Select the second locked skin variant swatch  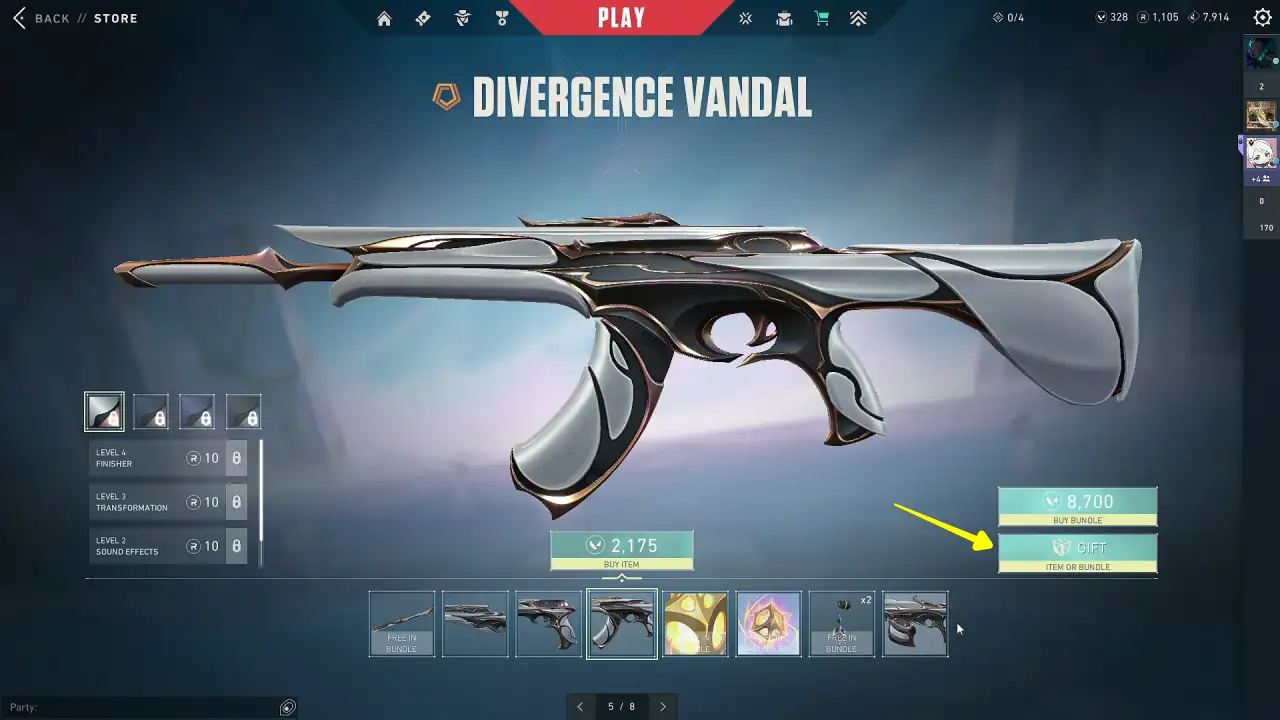[197, 410]
